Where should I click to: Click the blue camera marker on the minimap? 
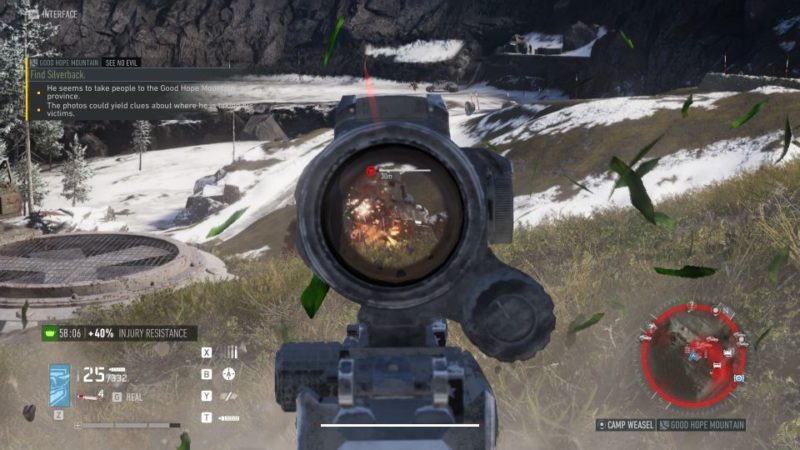pos(739,379)
